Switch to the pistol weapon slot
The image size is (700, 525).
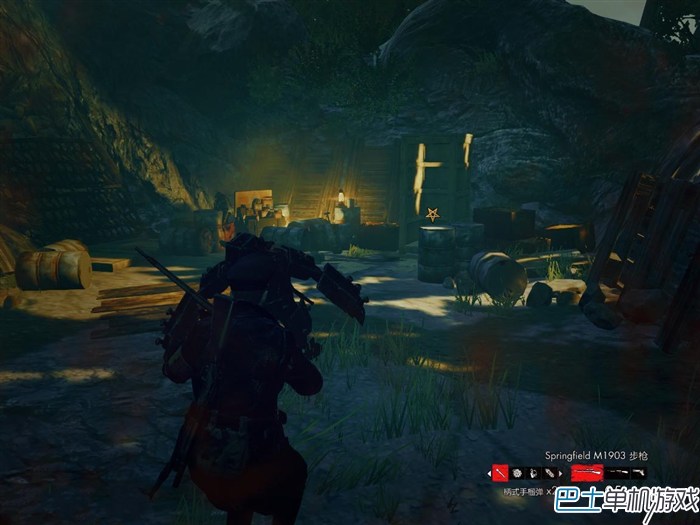click(x=639, y=472)
